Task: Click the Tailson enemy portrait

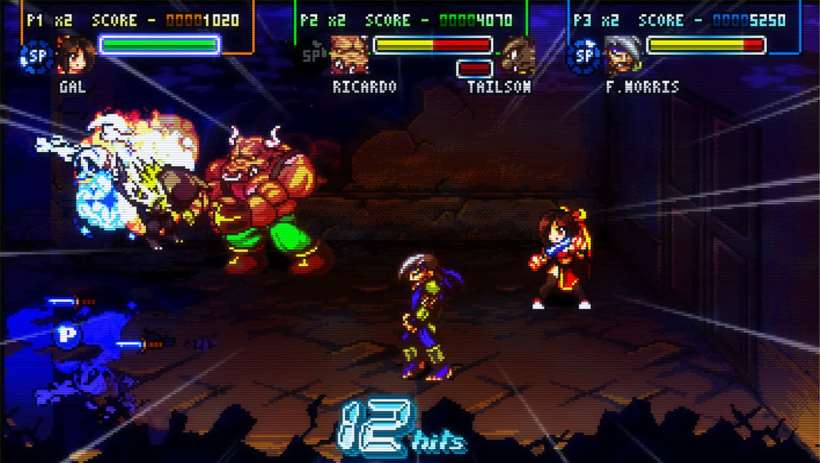Action: pos(517,54)
